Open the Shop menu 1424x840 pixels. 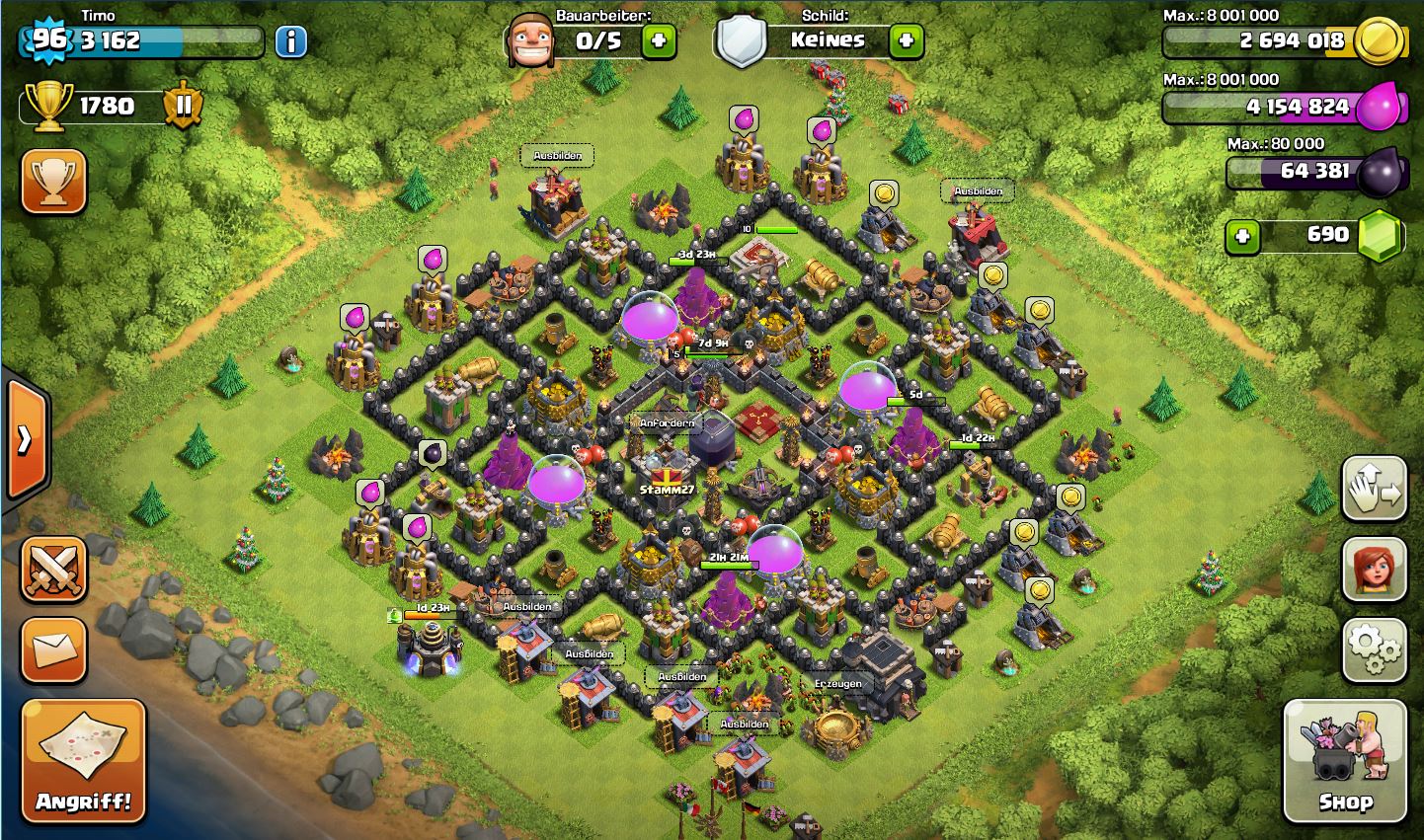tap(1344, 761)
